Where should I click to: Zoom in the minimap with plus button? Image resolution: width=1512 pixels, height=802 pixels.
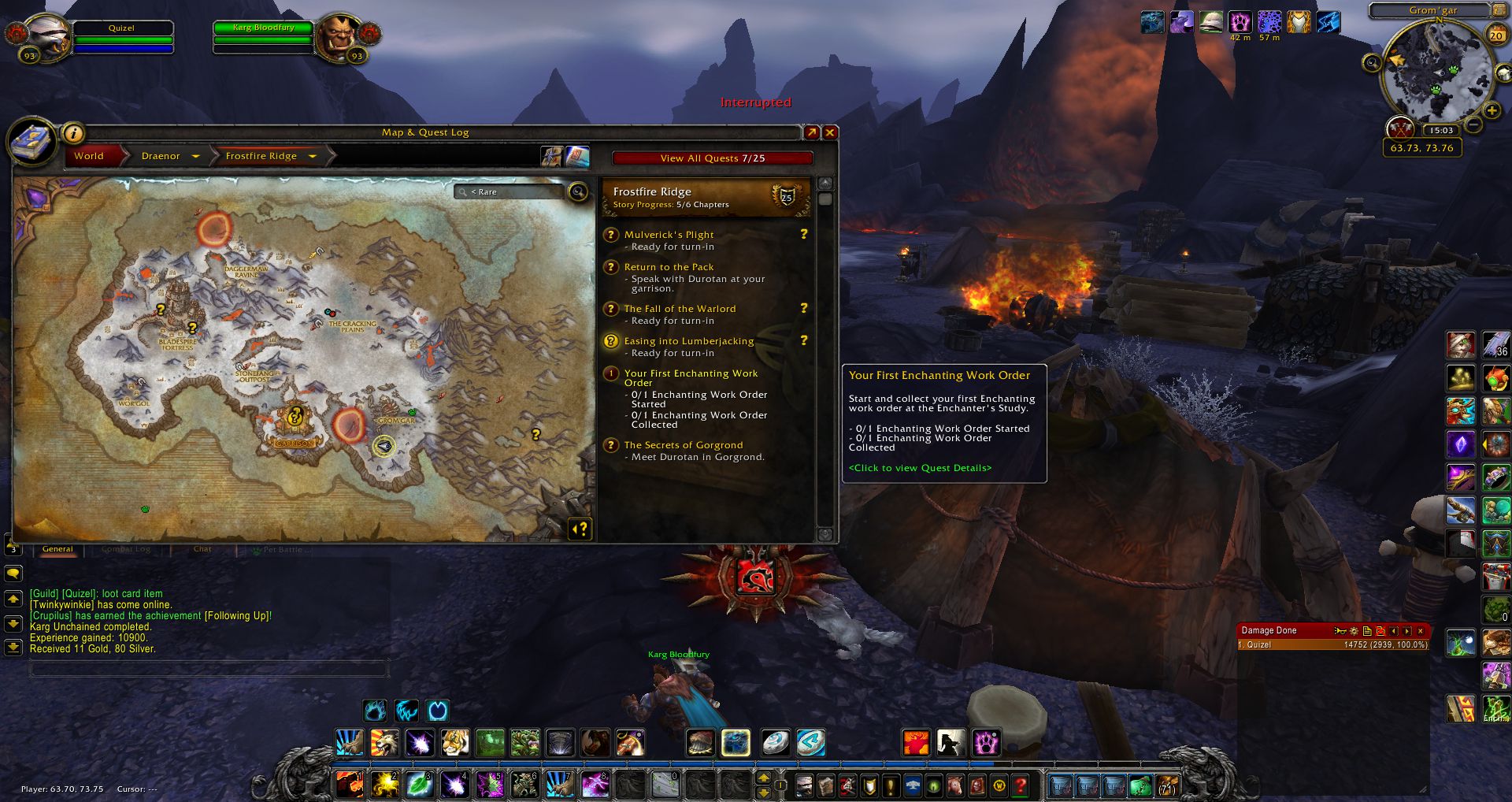(x=1491, y=111)
